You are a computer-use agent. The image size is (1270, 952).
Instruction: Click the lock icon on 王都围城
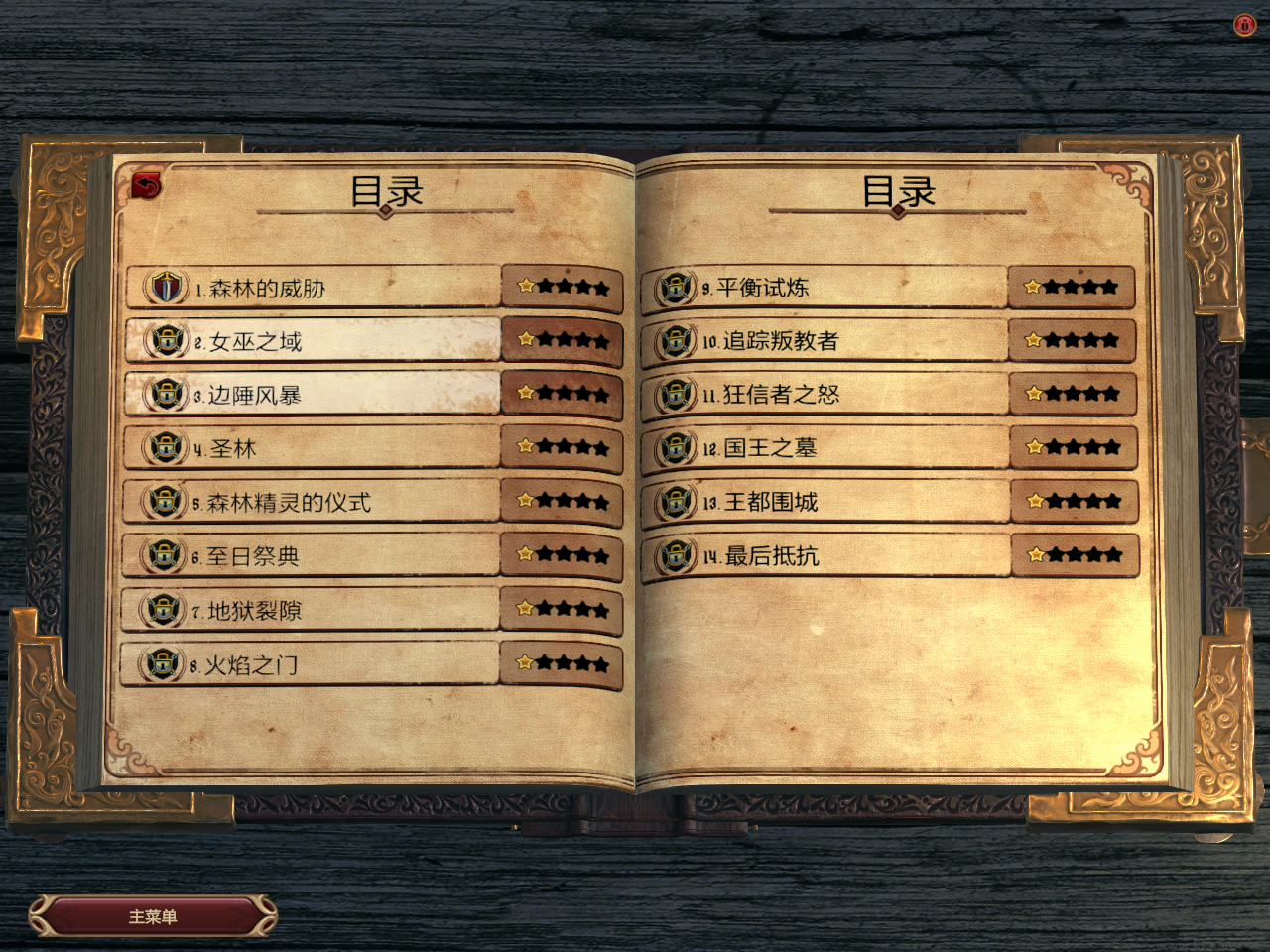click(x=677, y=501)
